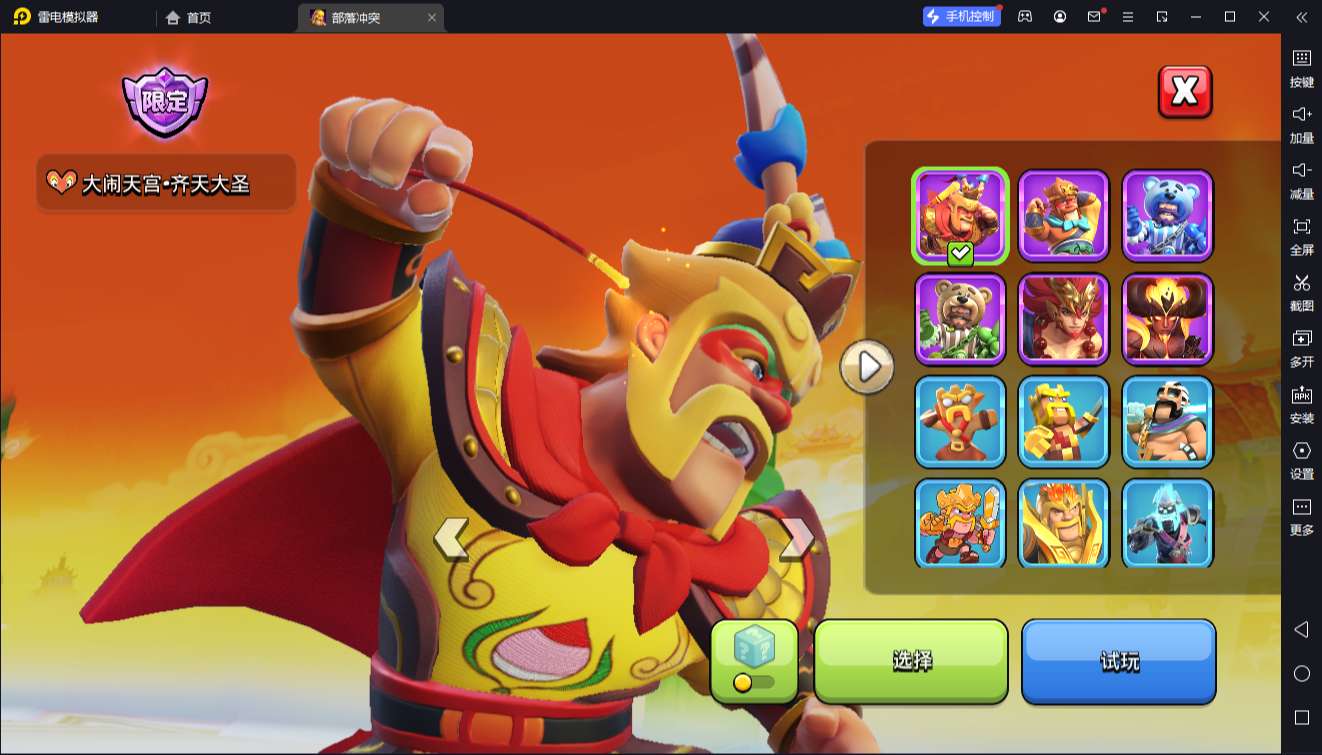The width and height of the screenshot is (1322, 755).
Task: Select the checked Monkey King skin thumbnail
Action: 960,216
